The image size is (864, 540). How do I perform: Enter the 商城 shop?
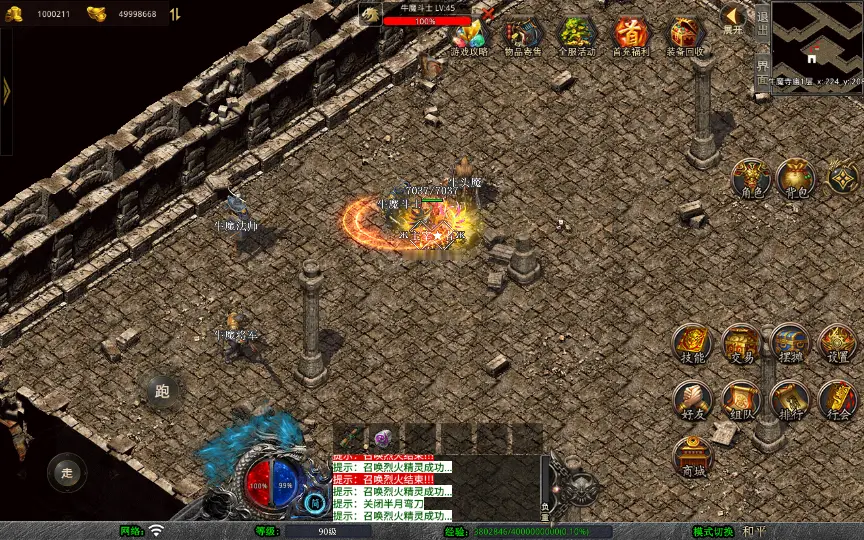tap(692, 457)
